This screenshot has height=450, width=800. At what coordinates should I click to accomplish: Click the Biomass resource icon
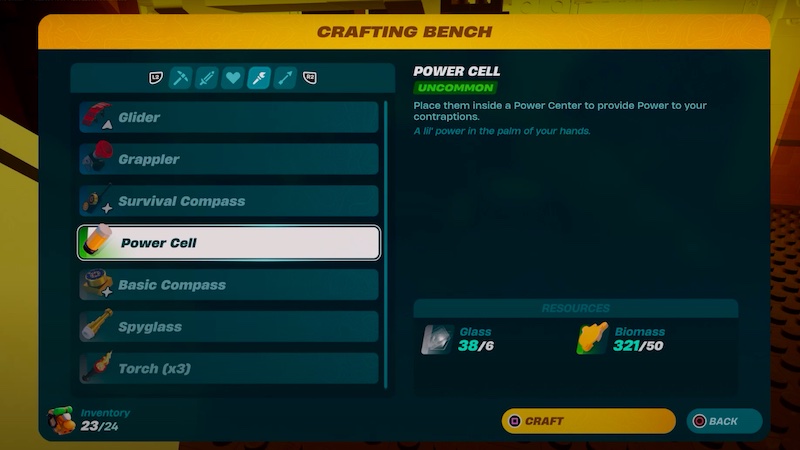point(593,340)
